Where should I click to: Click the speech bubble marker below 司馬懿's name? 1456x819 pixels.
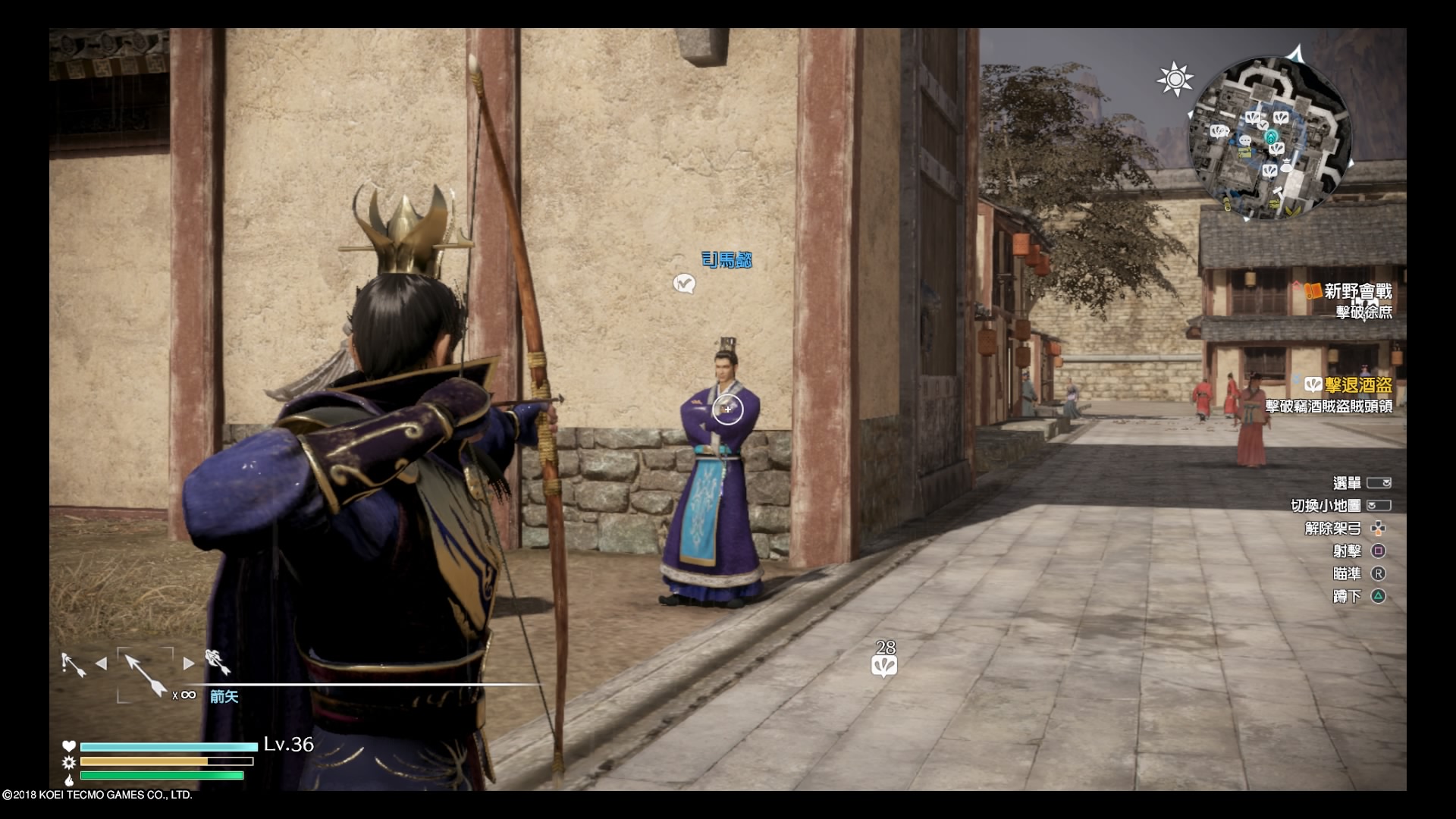pos(684,284)
